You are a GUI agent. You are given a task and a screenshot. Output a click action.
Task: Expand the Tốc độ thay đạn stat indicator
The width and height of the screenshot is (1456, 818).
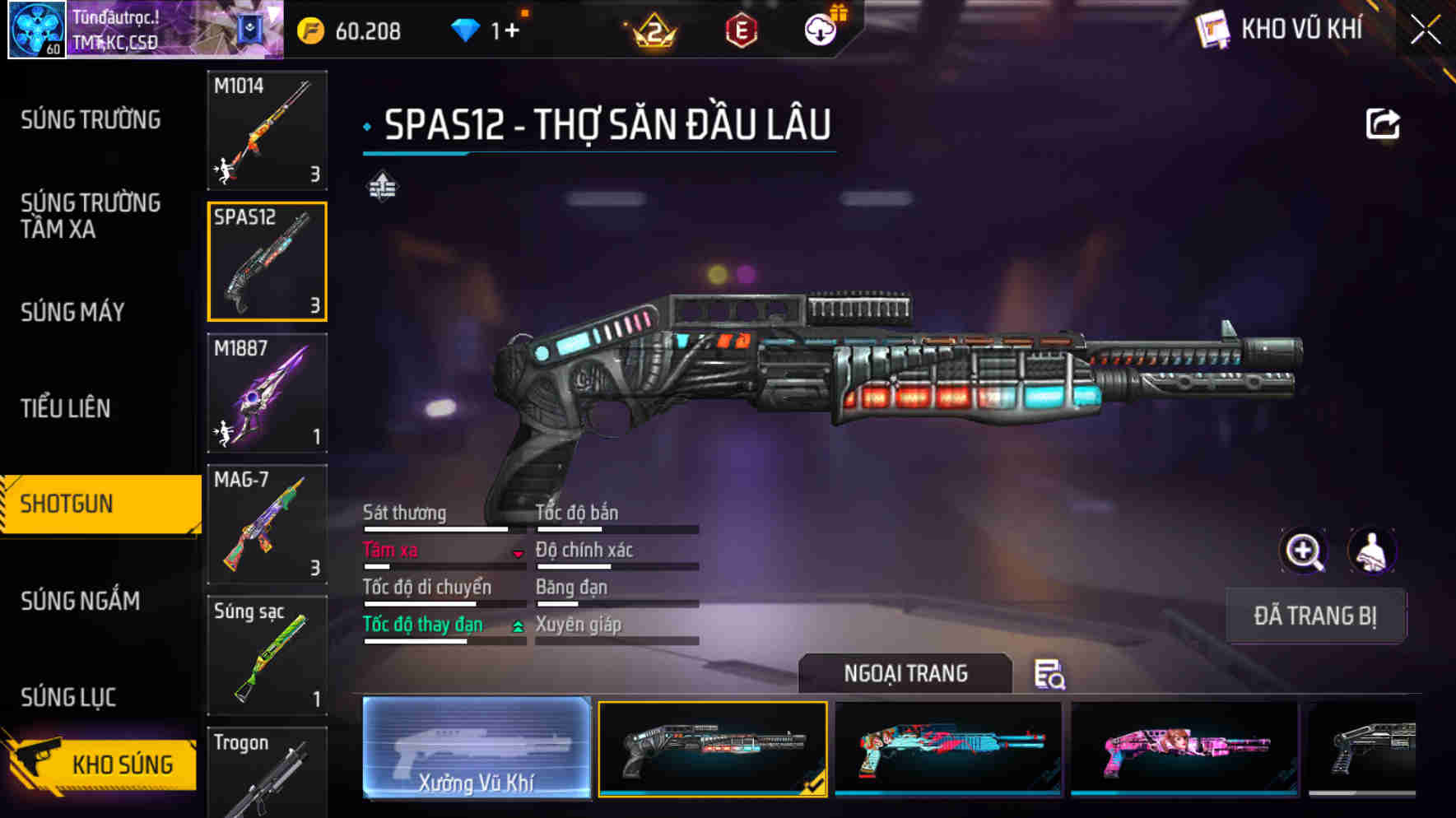tap(517, 626)
